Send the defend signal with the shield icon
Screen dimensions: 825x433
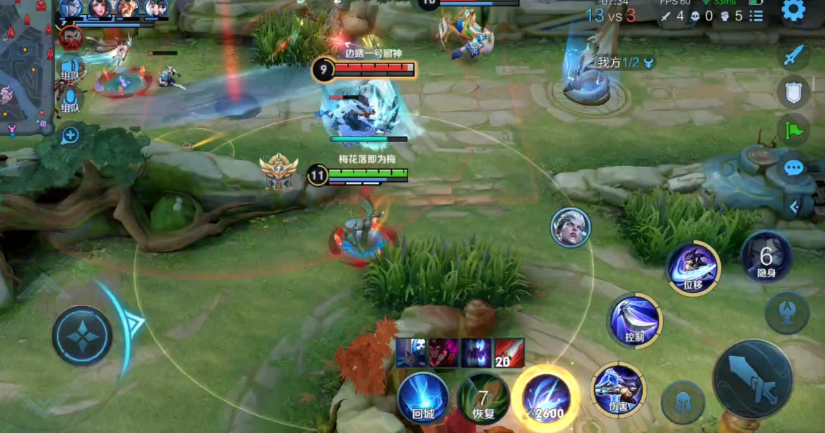point(793,93)
